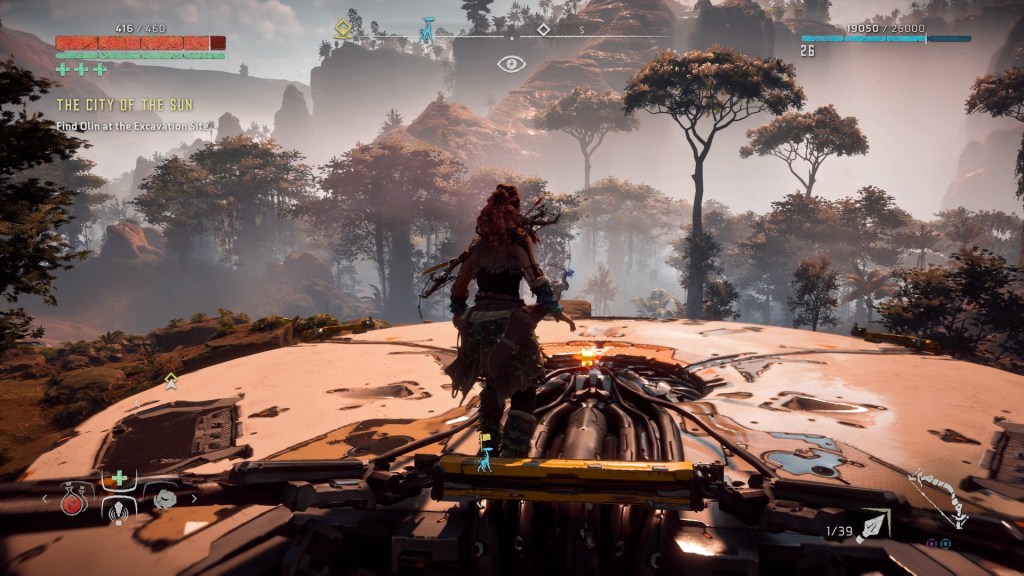Viewport: 1024px width, 576px height.
Task: Open The City of the Sun quest tracker
Action: tap(124, 105)
